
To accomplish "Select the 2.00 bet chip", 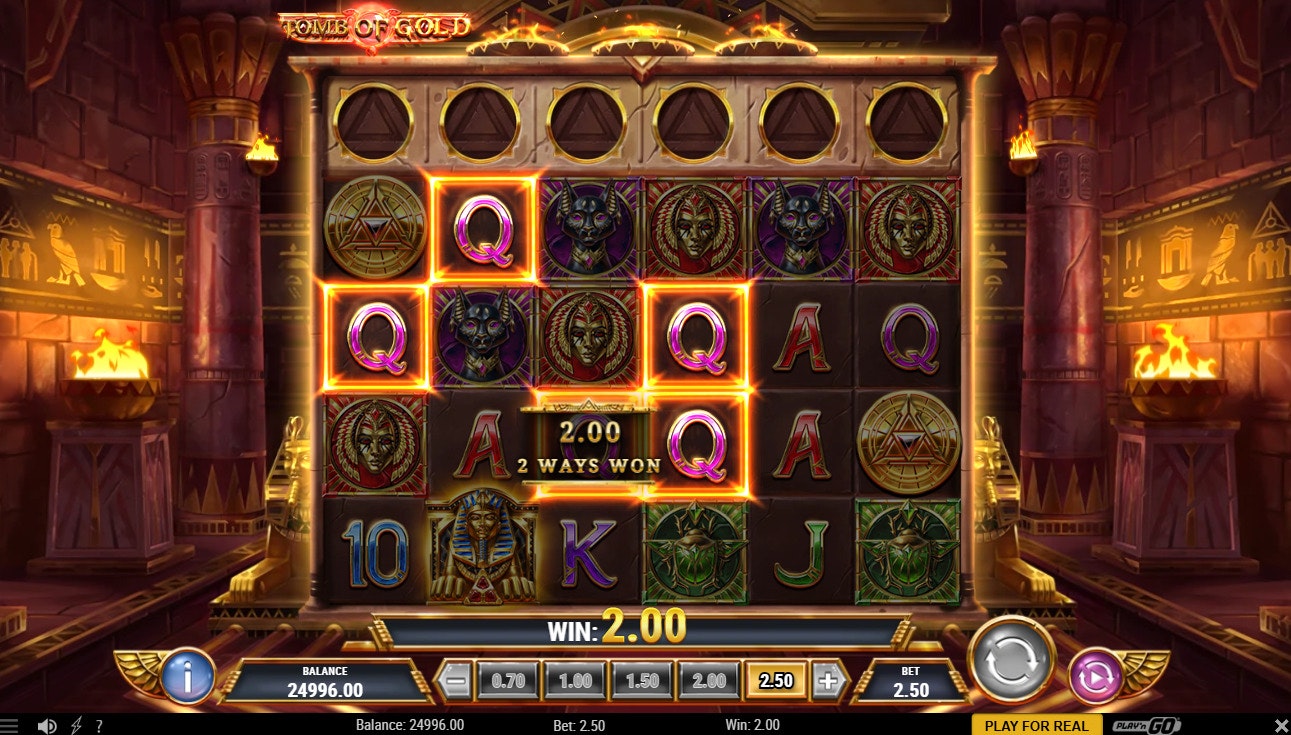I will 710,679.
